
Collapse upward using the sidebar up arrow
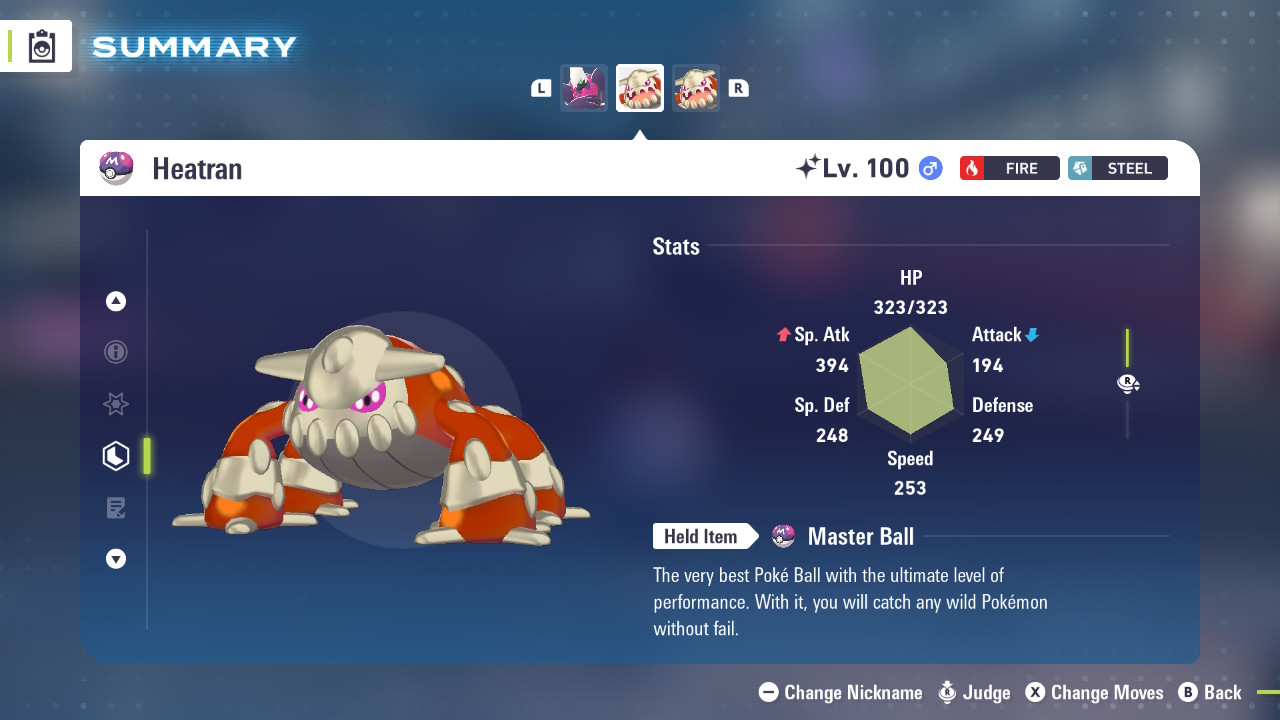115,300
